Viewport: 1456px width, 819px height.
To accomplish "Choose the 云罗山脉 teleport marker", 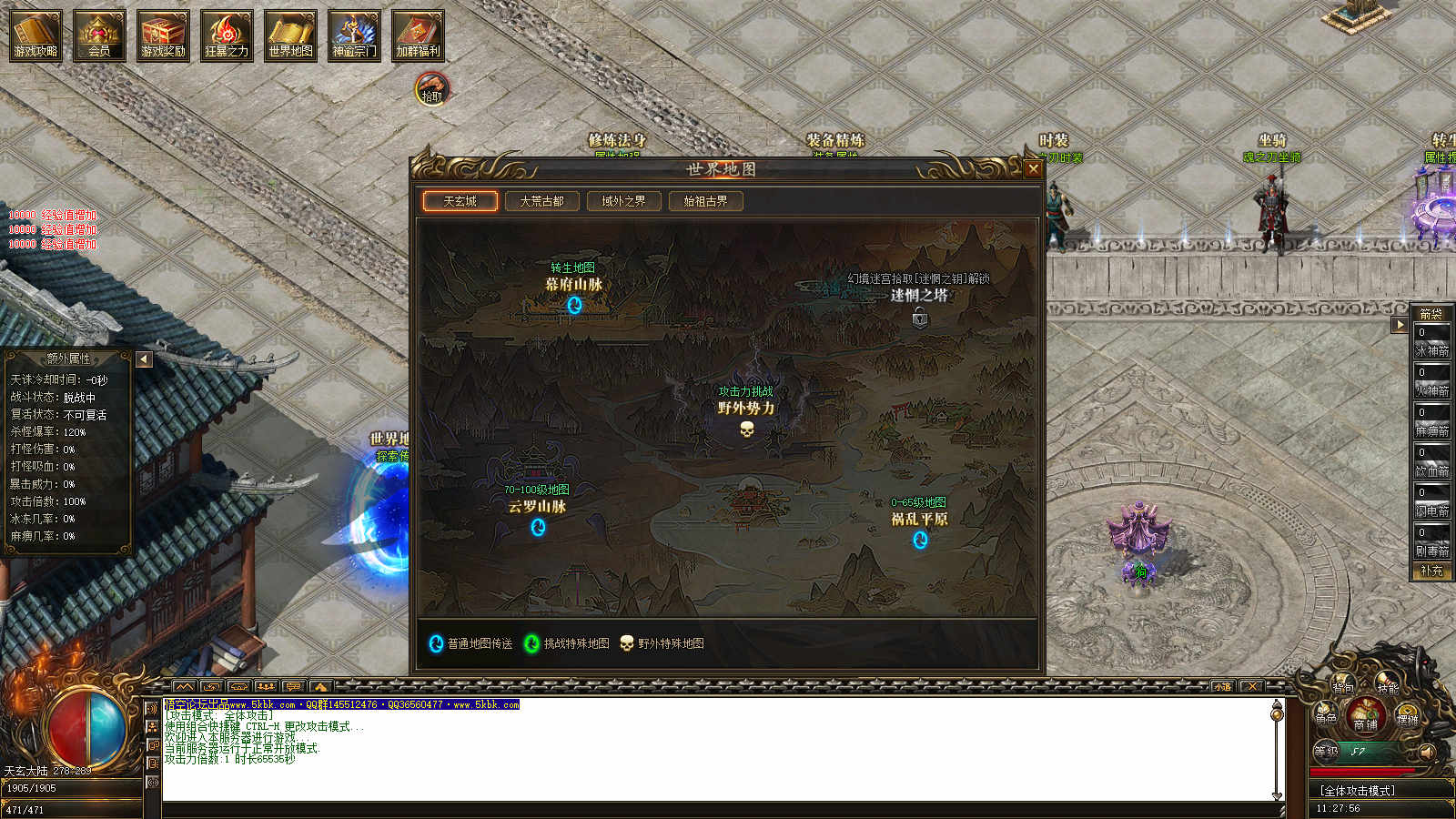I will pos(538,527).
